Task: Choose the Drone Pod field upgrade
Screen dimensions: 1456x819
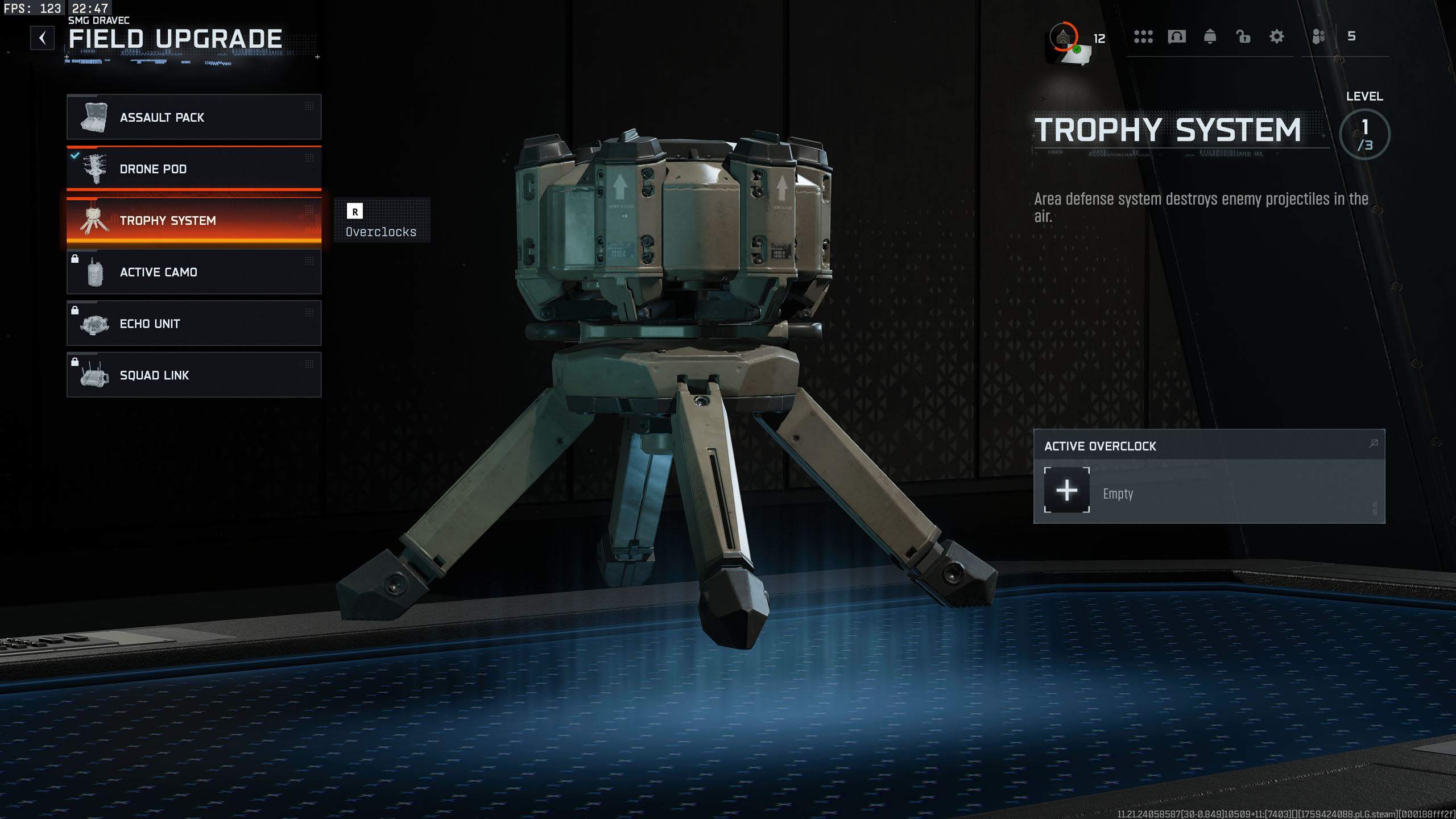Action: point(194,168)
